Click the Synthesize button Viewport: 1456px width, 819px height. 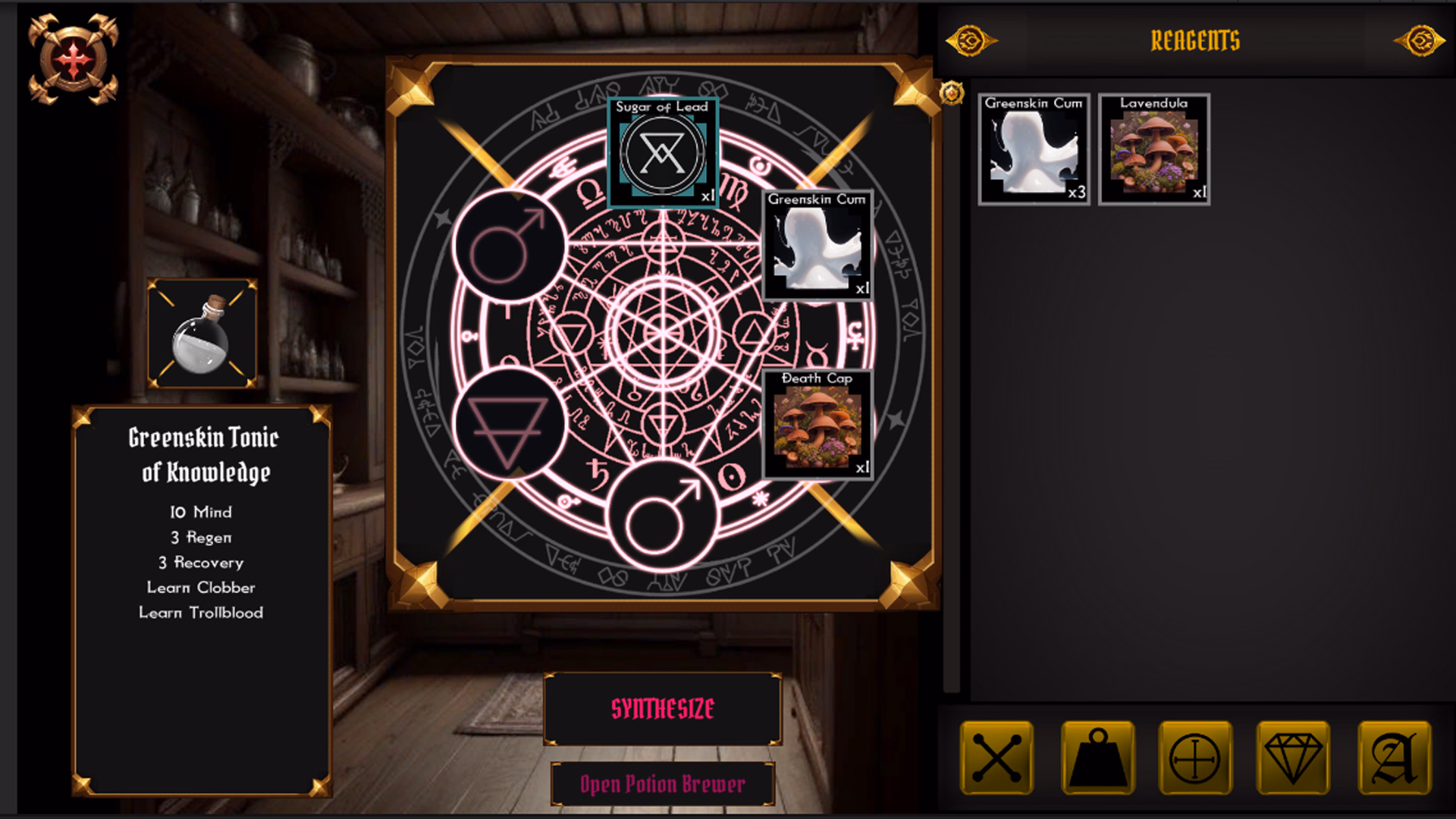click(x=662, y=708)
